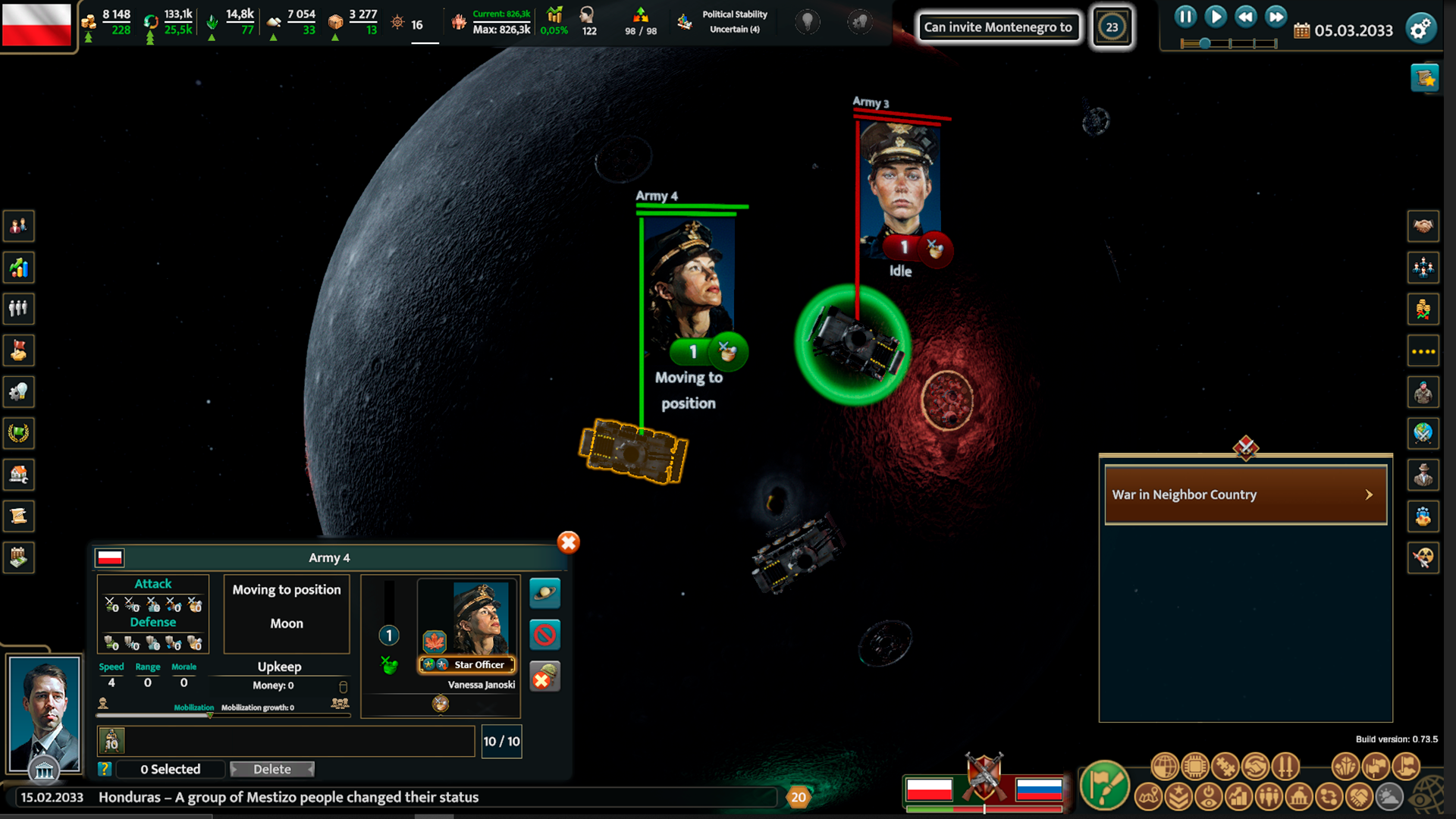Click the Delete button in army panel
Screen dimensions: 1456x819
point(271,769)
